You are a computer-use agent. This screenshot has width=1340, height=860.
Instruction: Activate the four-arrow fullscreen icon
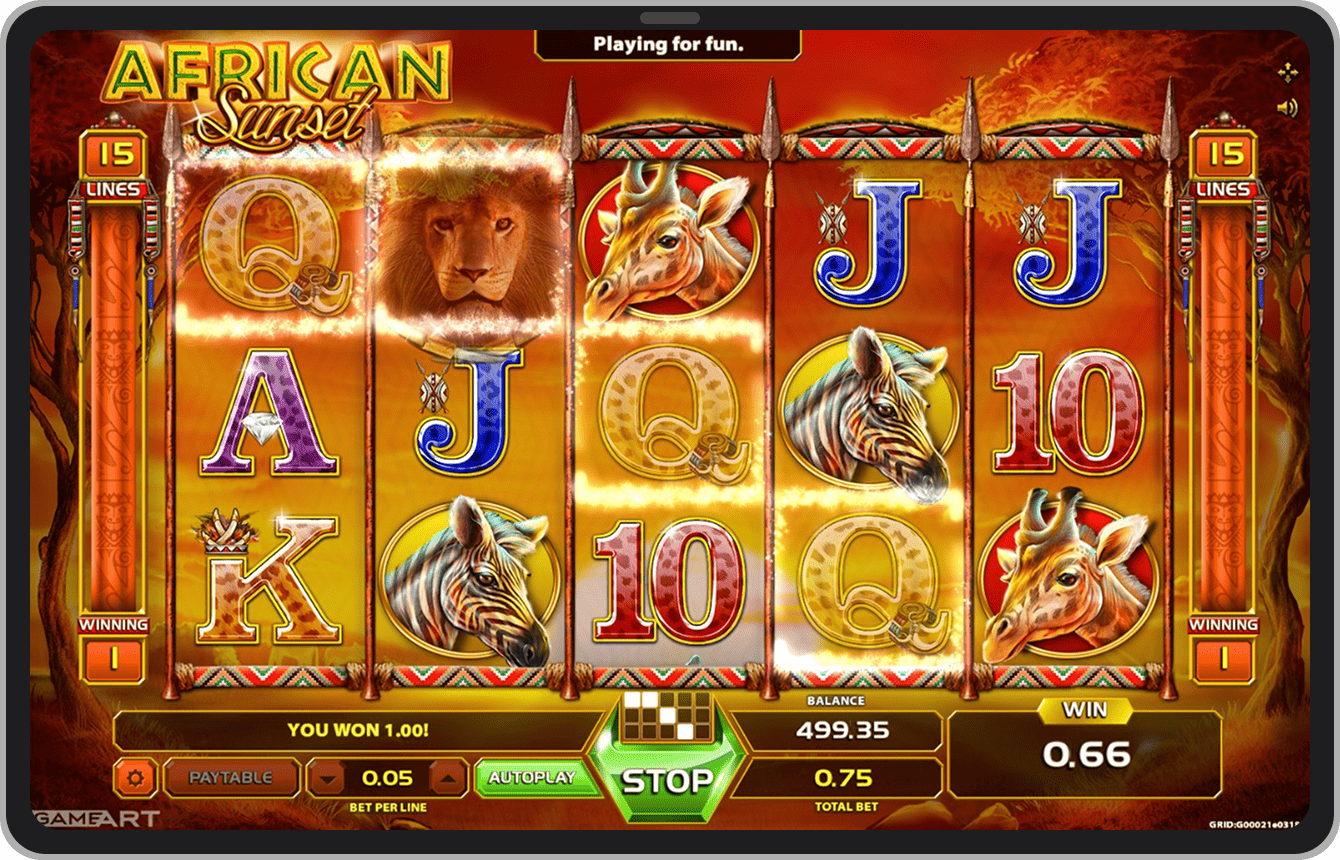pos(1287,72)
